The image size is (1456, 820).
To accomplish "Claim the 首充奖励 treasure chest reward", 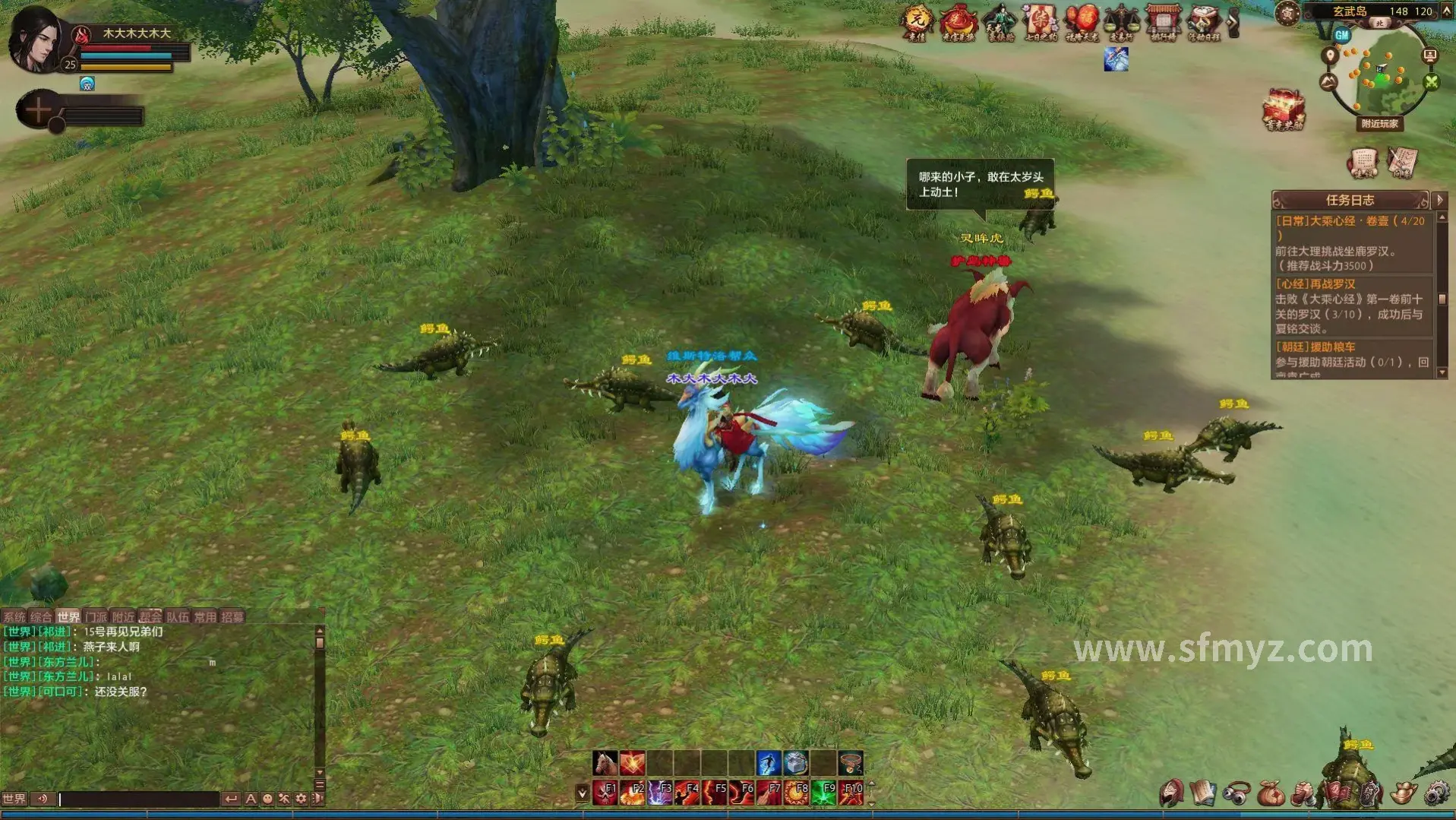I will (1284, 110).
